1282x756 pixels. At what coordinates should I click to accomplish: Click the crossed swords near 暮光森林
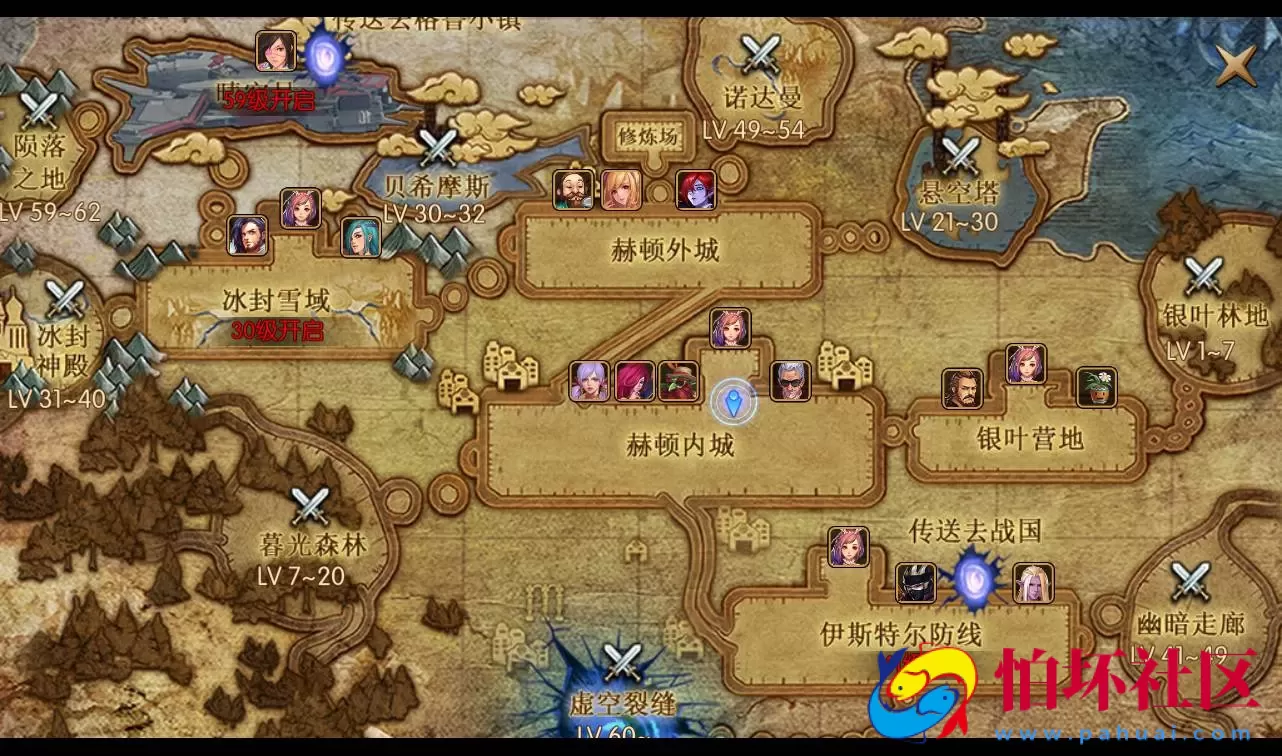point(308,508)
